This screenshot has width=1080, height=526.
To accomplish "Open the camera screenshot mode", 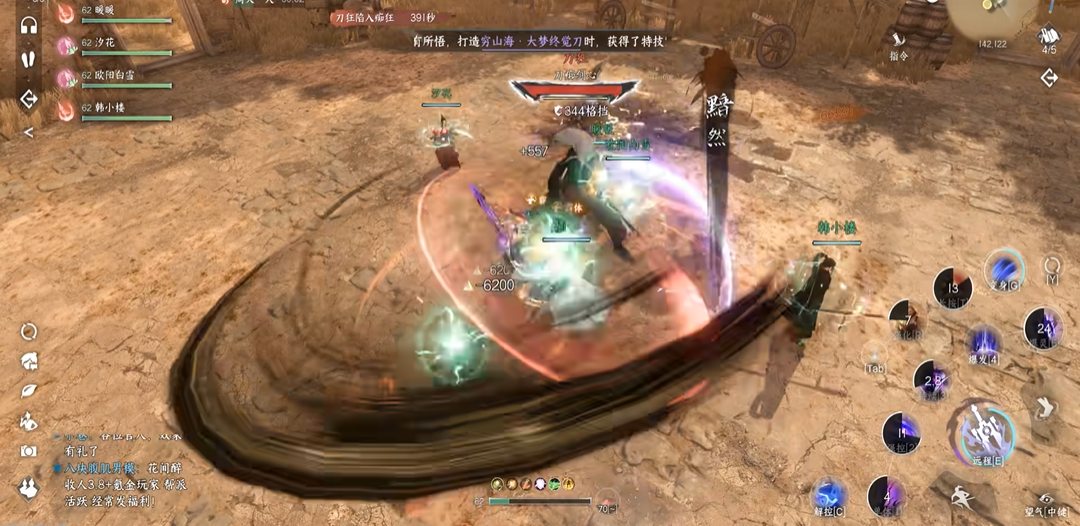I will tap(29, 451).
